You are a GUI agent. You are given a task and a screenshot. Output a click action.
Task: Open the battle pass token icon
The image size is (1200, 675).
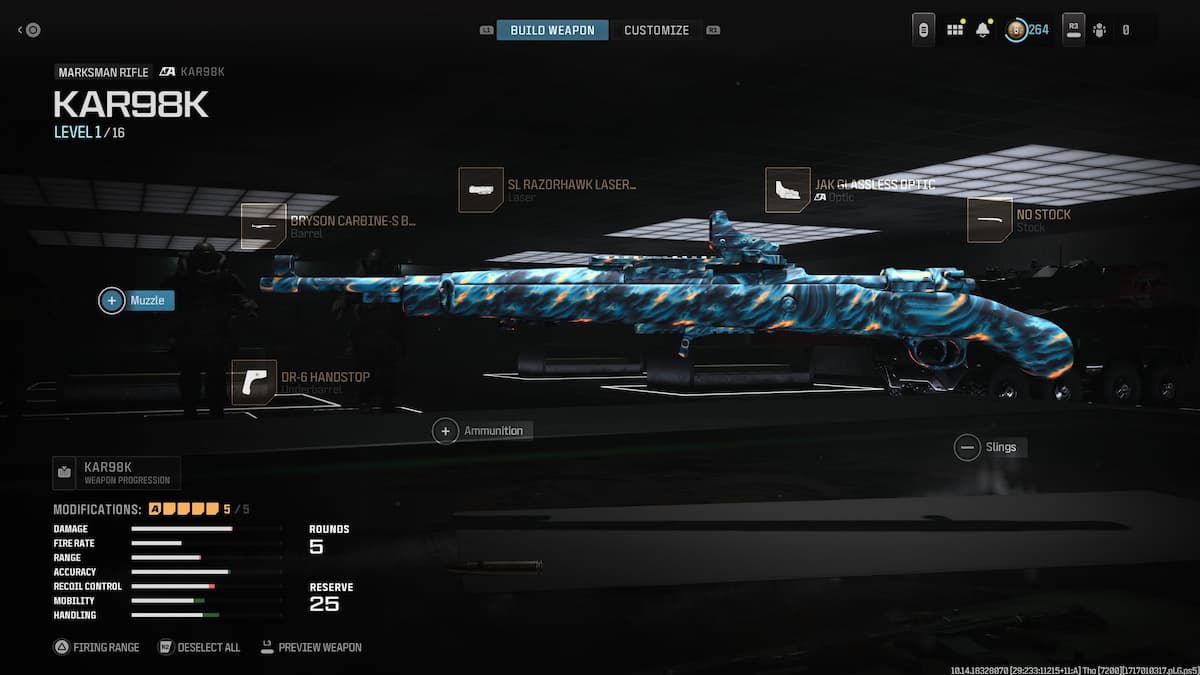pos(1016,30)
